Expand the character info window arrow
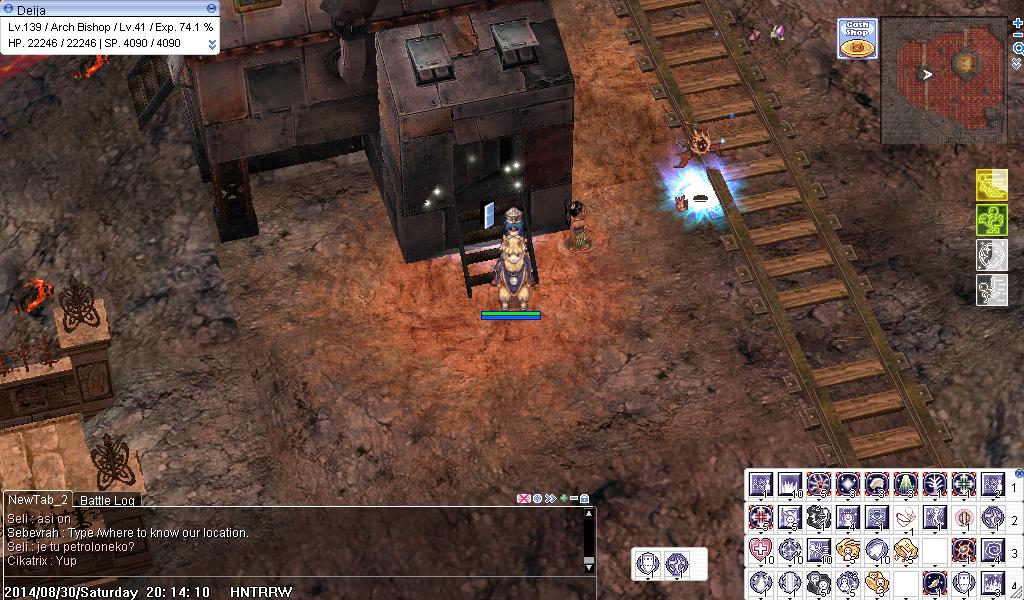Viewport: 1024px width, 600px height. pos(212,44)
